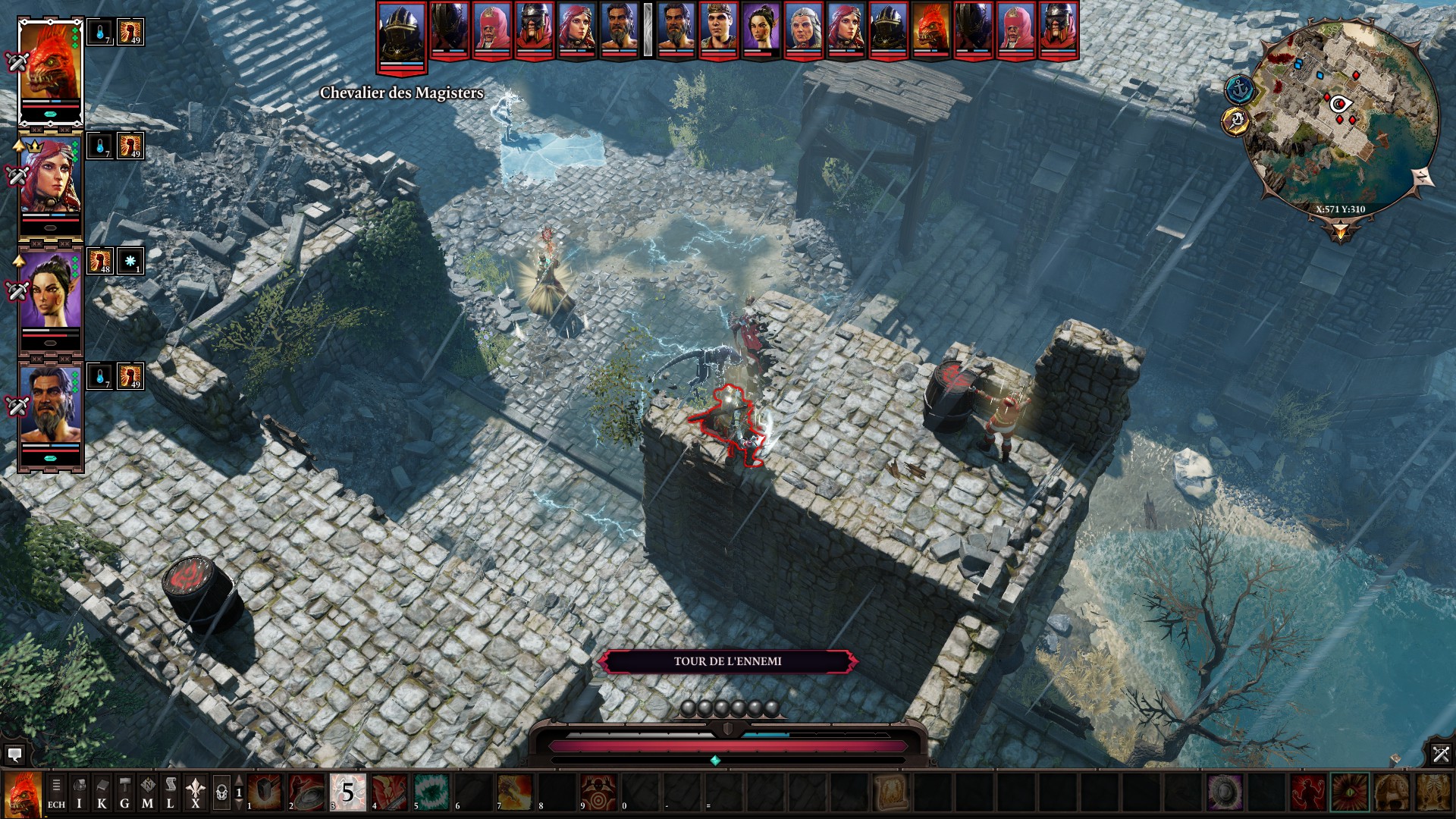Click the yellow torch button beside minimap
Viewport: 1456px width, 819px height.
pyautogui.click(x=1236, y=121)
